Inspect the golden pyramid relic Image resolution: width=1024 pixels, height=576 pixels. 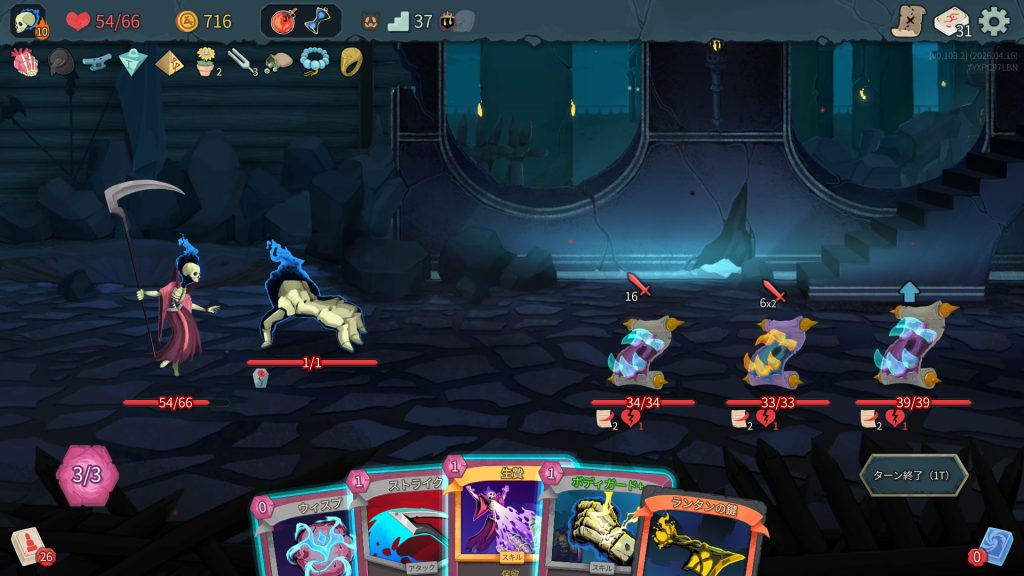(168, 62)
